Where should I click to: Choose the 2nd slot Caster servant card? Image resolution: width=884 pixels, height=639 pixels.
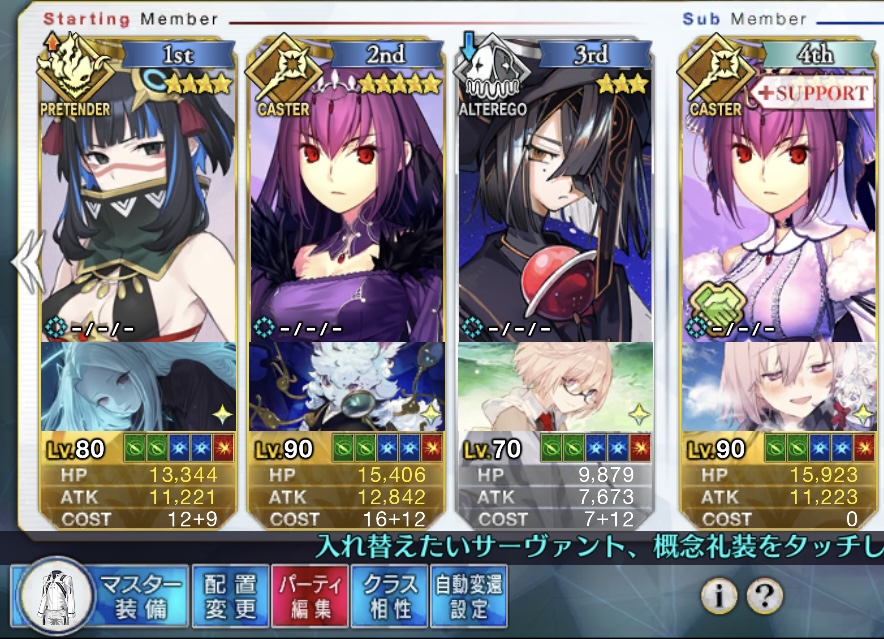(x=346, y=200)
